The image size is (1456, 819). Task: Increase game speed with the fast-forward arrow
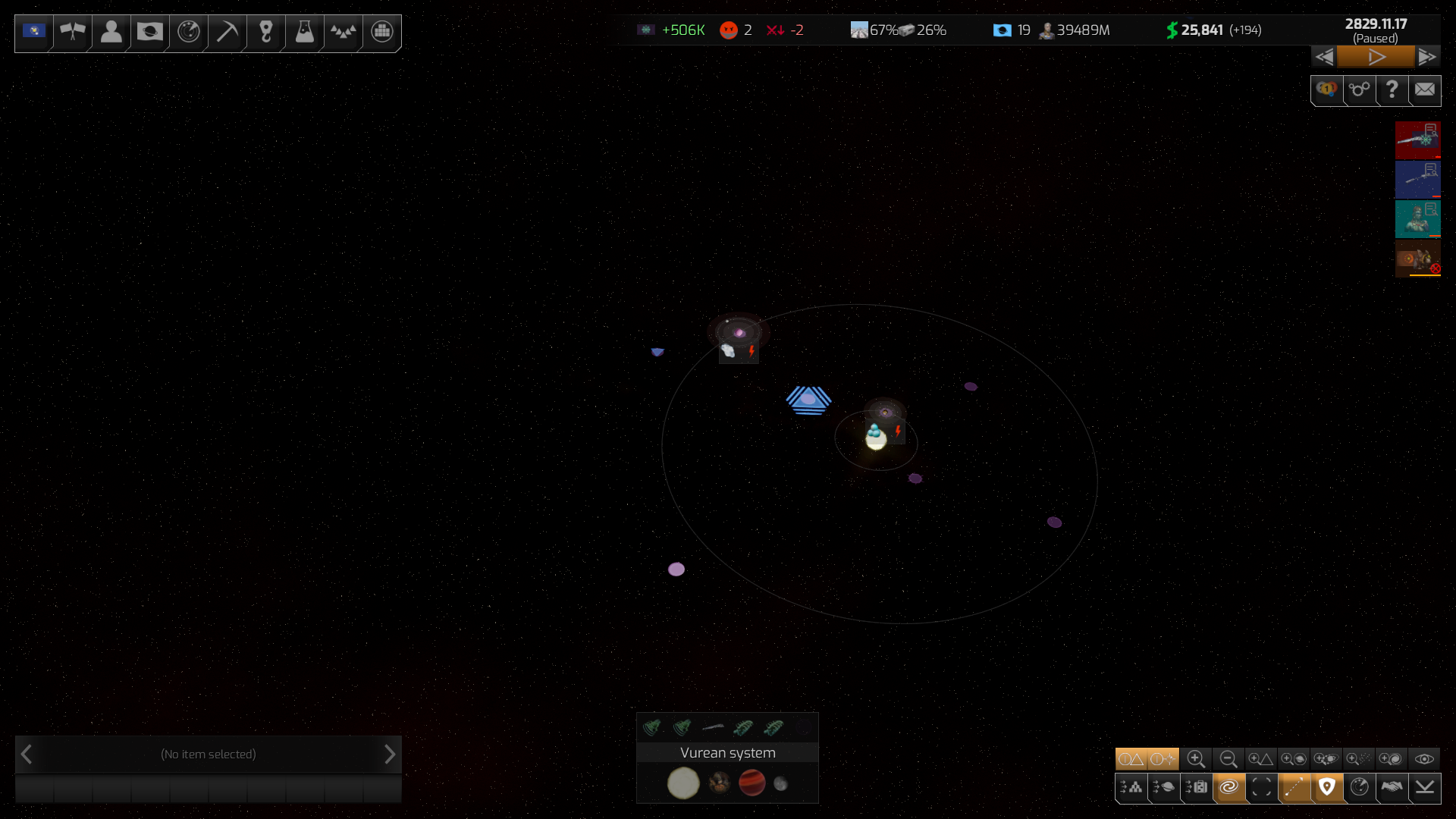pyautogui.click(x=1427, y=57)
